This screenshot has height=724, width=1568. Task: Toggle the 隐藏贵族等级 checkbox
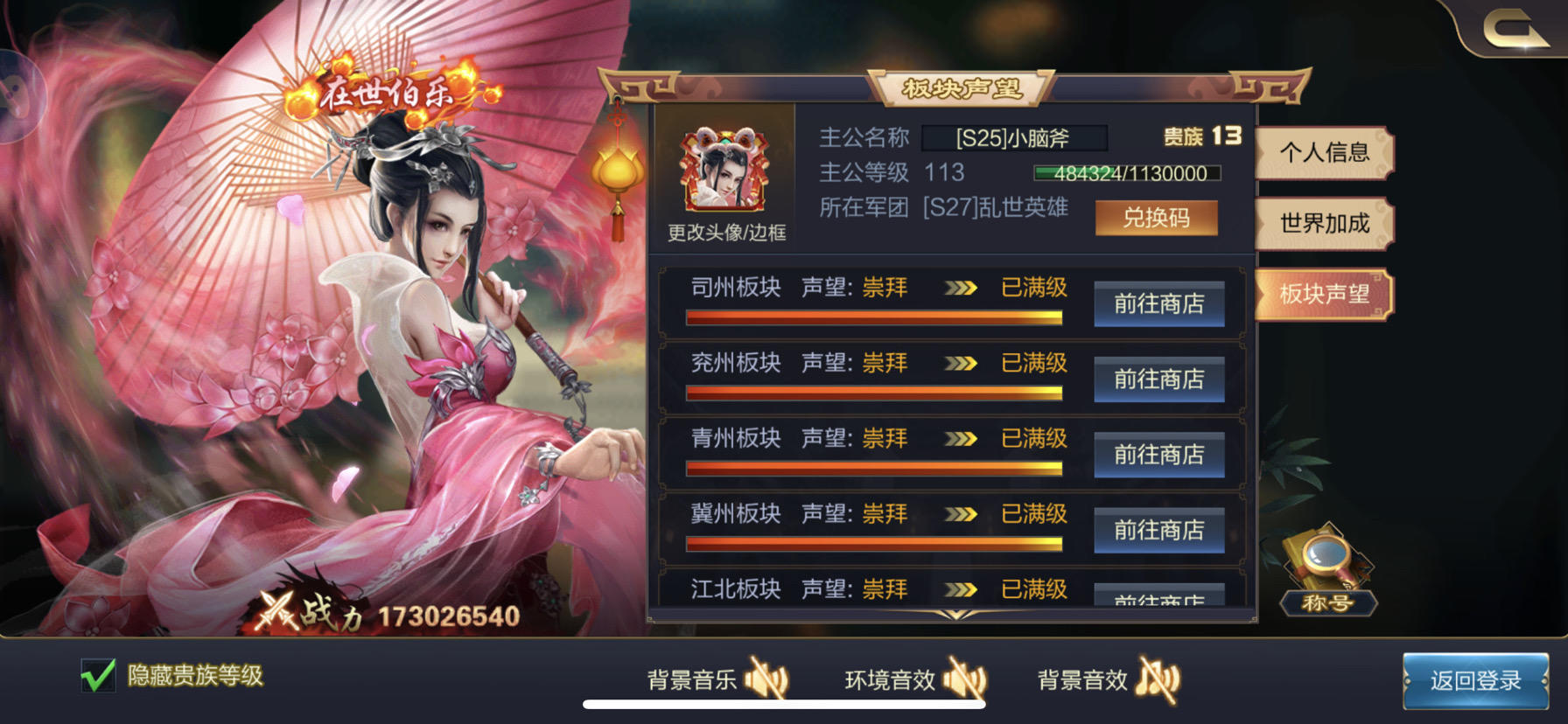(x=99, y=674)
